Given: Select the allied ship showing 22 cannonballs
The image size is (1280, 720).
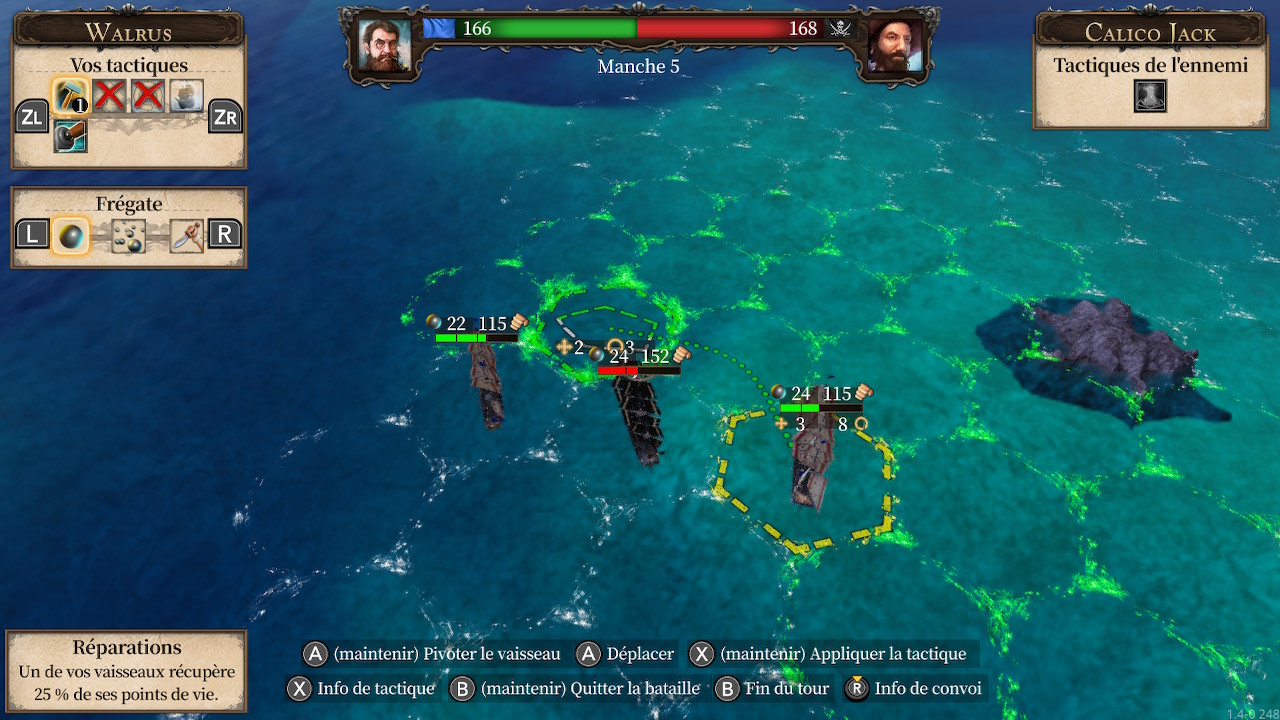Looking at the screenshot, I should point(487,382).
